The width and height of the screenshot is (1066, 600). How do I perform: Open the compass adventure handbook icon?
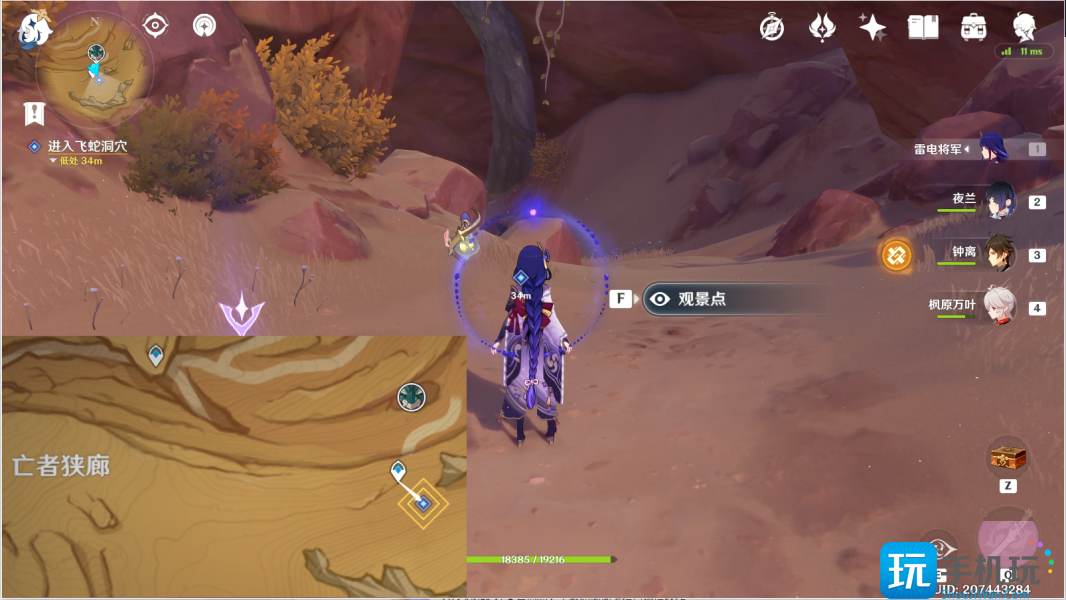[x=772, y=27]
